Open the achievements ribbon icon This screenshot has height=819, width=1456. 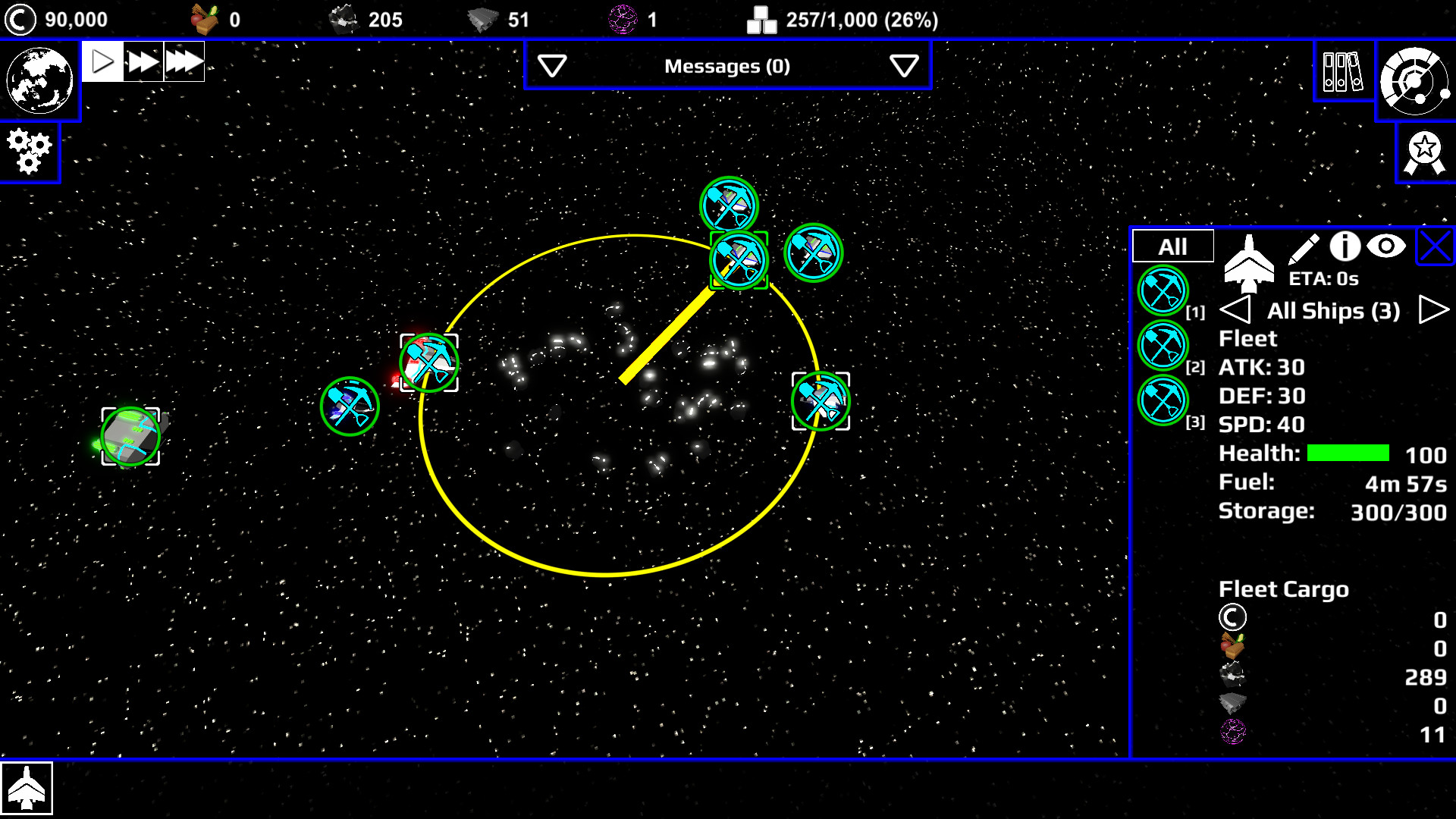click(1424, 152)
